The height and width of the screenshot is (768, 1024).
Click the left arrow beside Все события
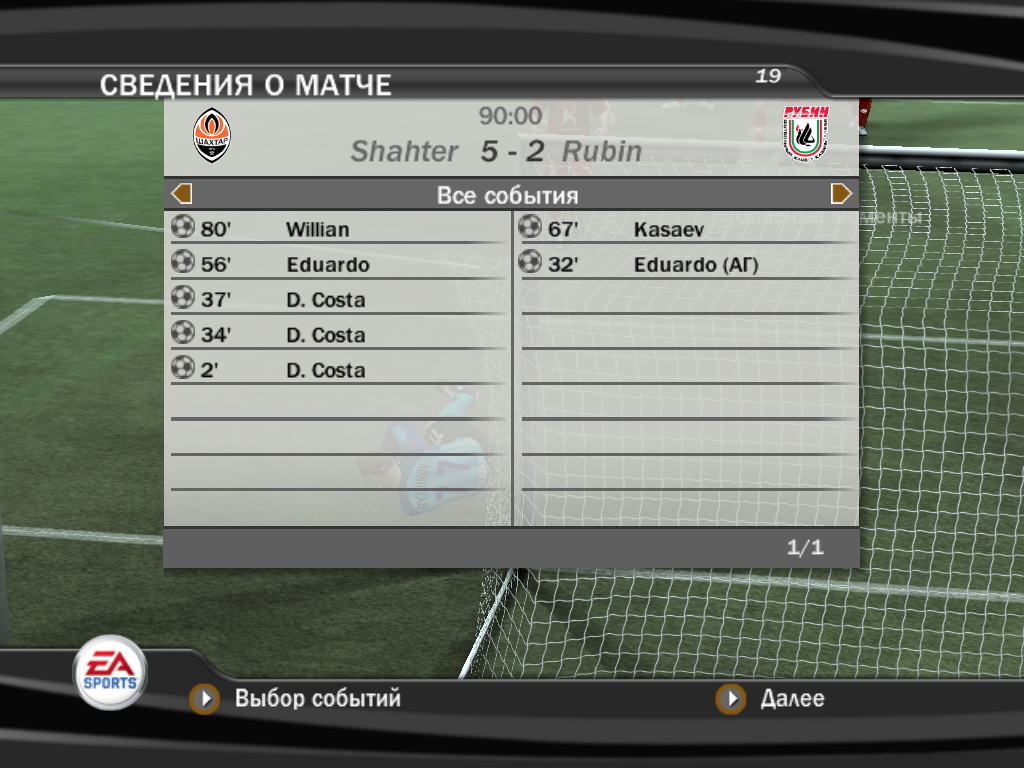click(x=182, y=194)
